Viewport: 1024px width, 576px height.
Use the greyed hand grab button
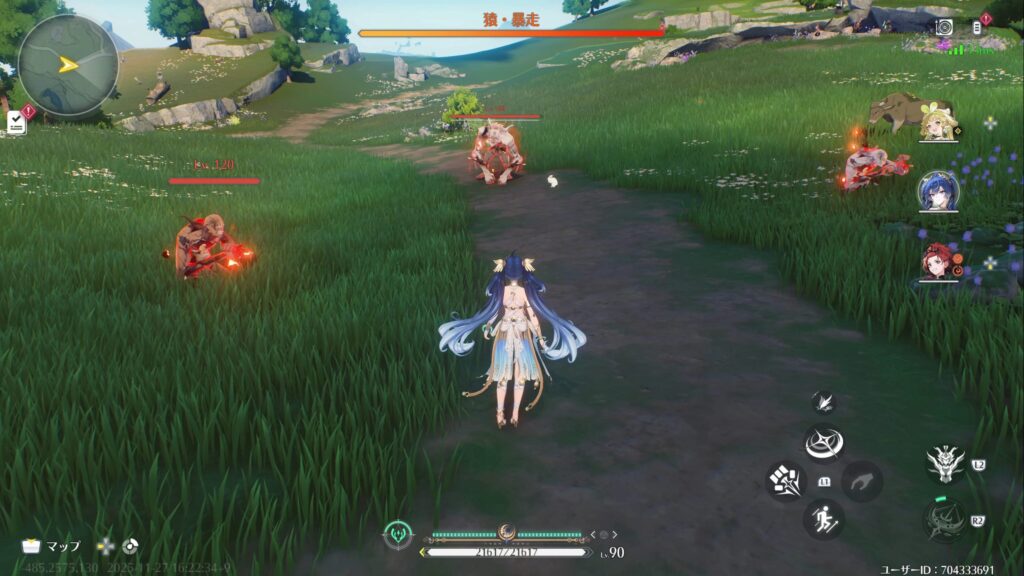[x=861, y=481]
